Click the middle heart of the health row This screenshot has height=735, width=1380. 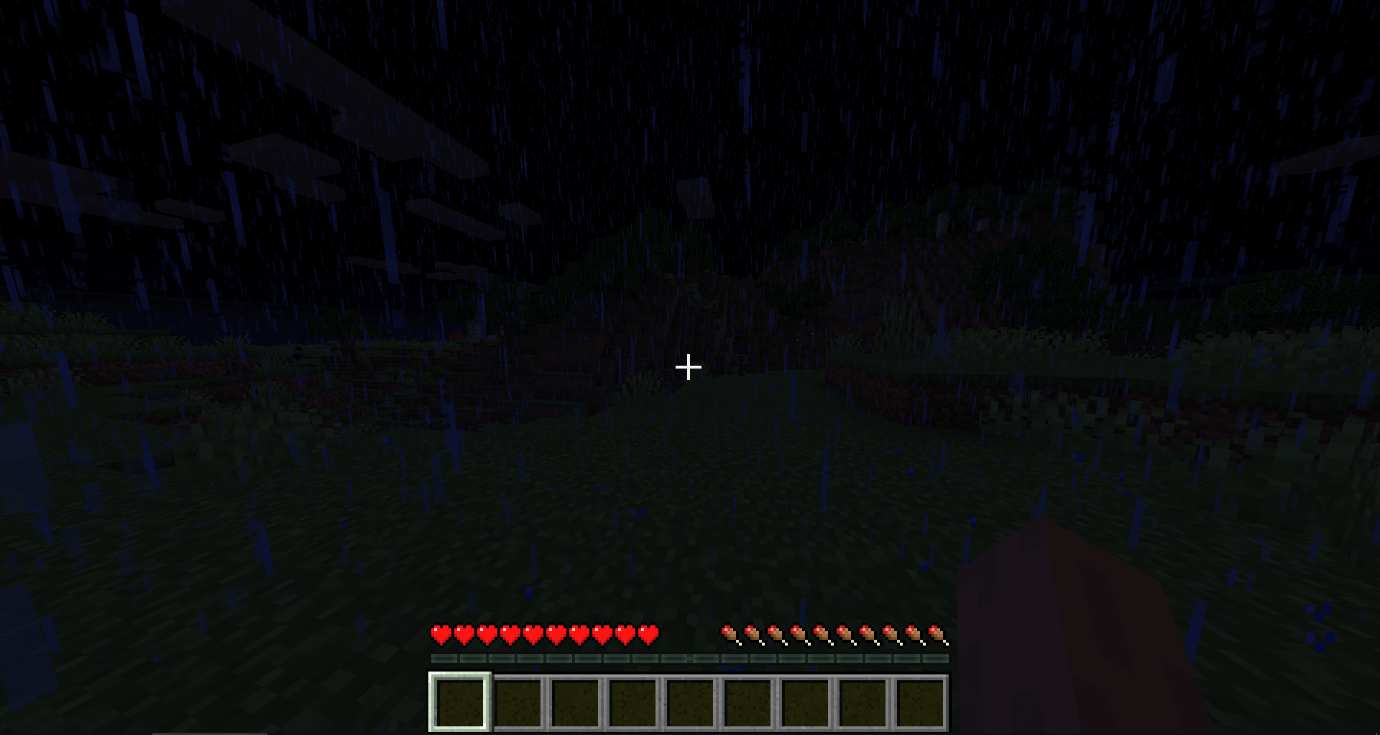tap(535, 633)
